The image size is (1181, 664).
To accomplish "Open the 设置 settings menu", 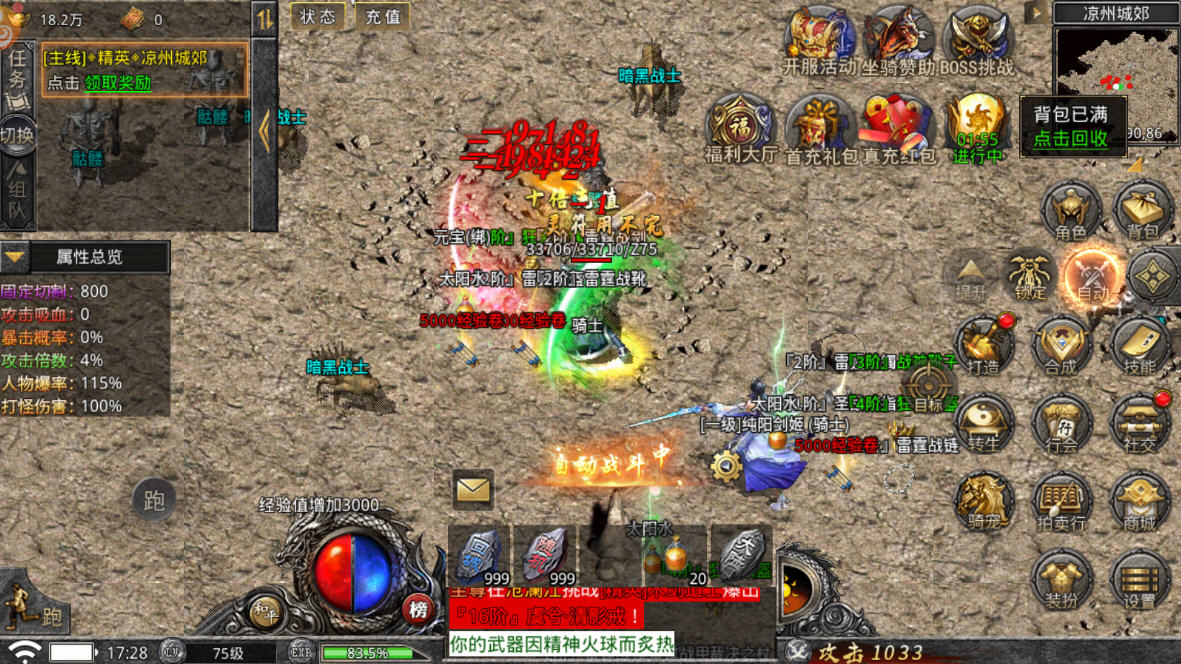I will 1139,581.
